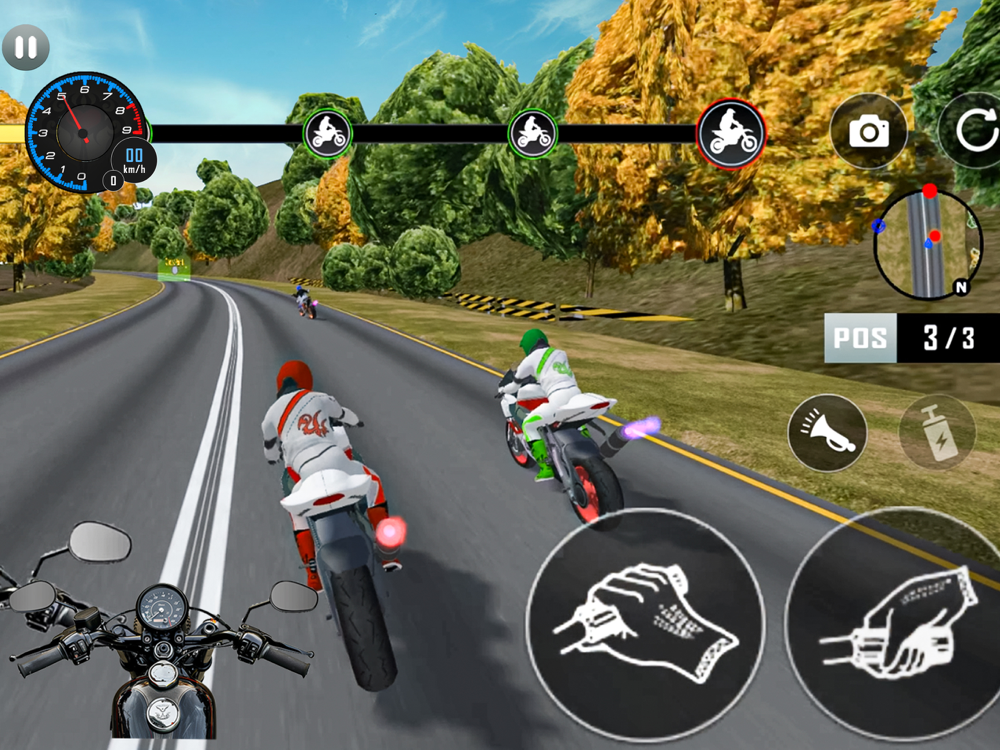Sound the horn button

[827, 433]
